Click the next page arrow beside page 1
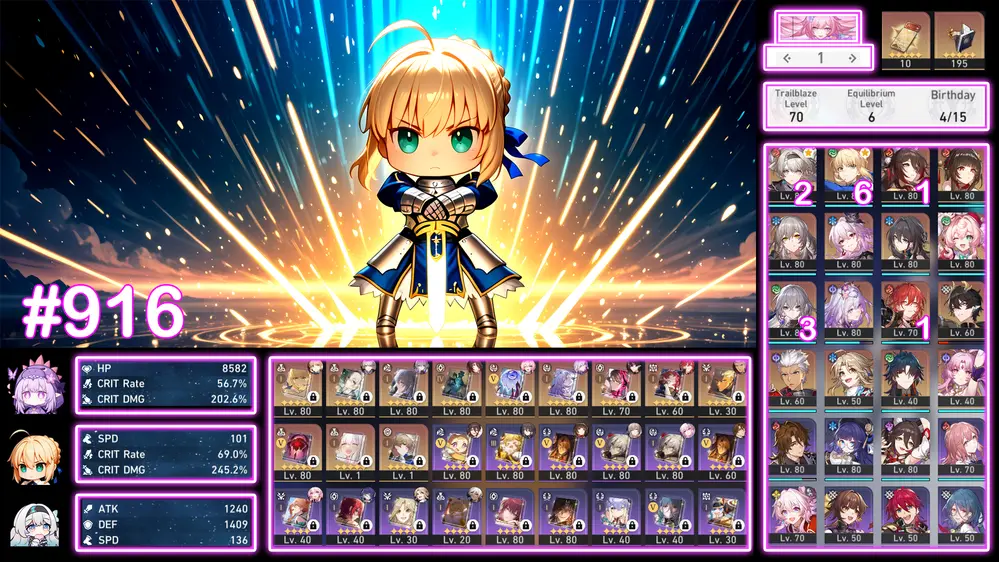This screenshot has height=562, width=999. click(x=852, y=58)
